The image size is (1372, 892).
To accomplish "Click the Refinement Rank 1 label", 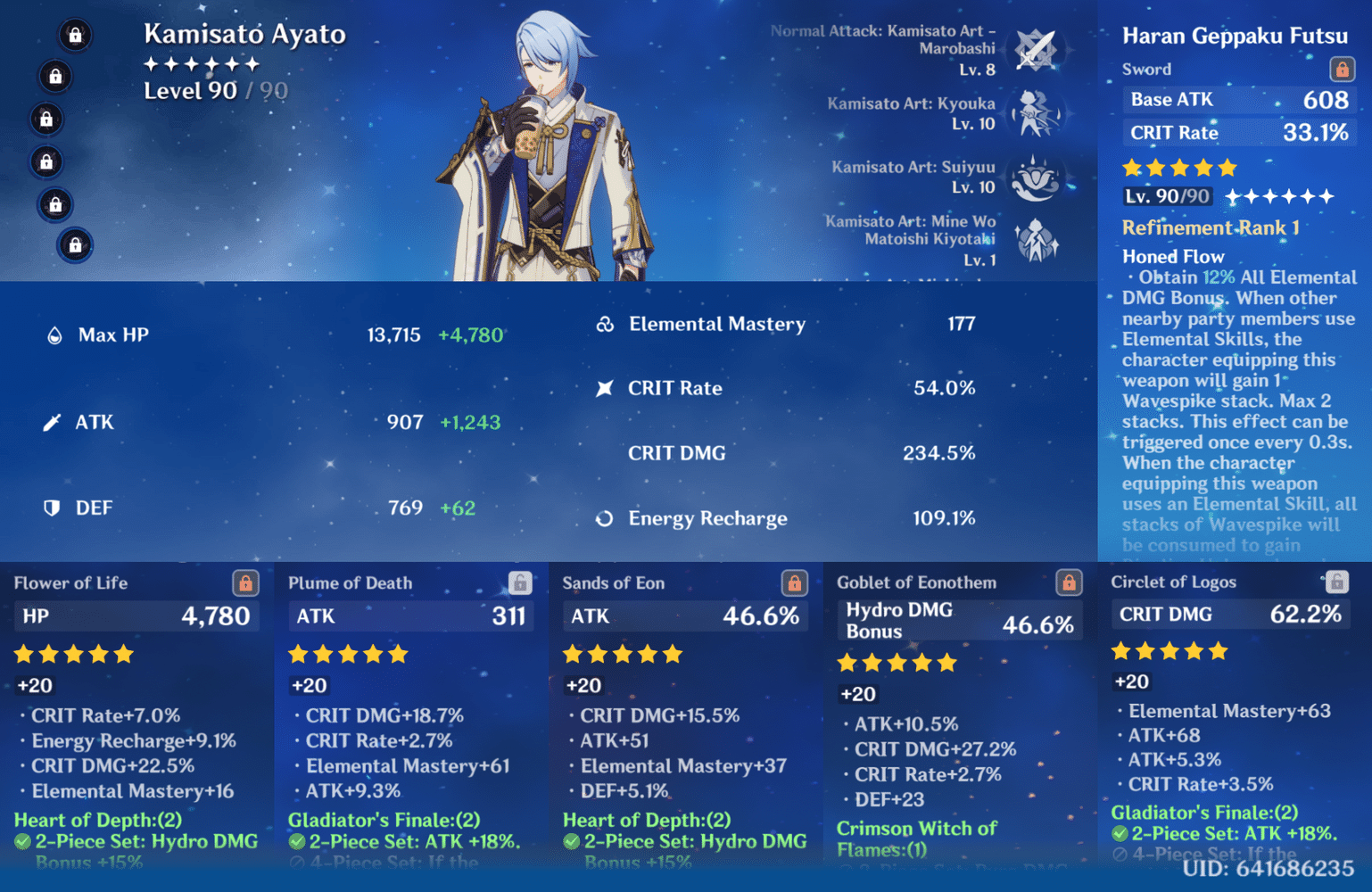I will 1210,227.
